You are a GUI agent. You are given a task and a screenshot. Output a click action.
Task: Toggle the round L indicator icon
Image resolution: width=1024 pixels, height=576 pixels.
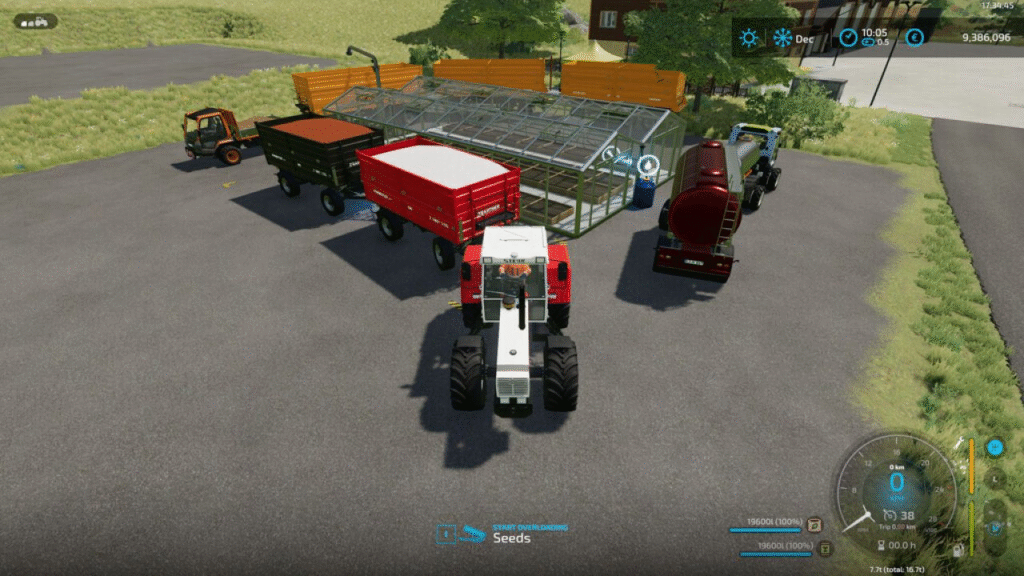pos(994,479)
